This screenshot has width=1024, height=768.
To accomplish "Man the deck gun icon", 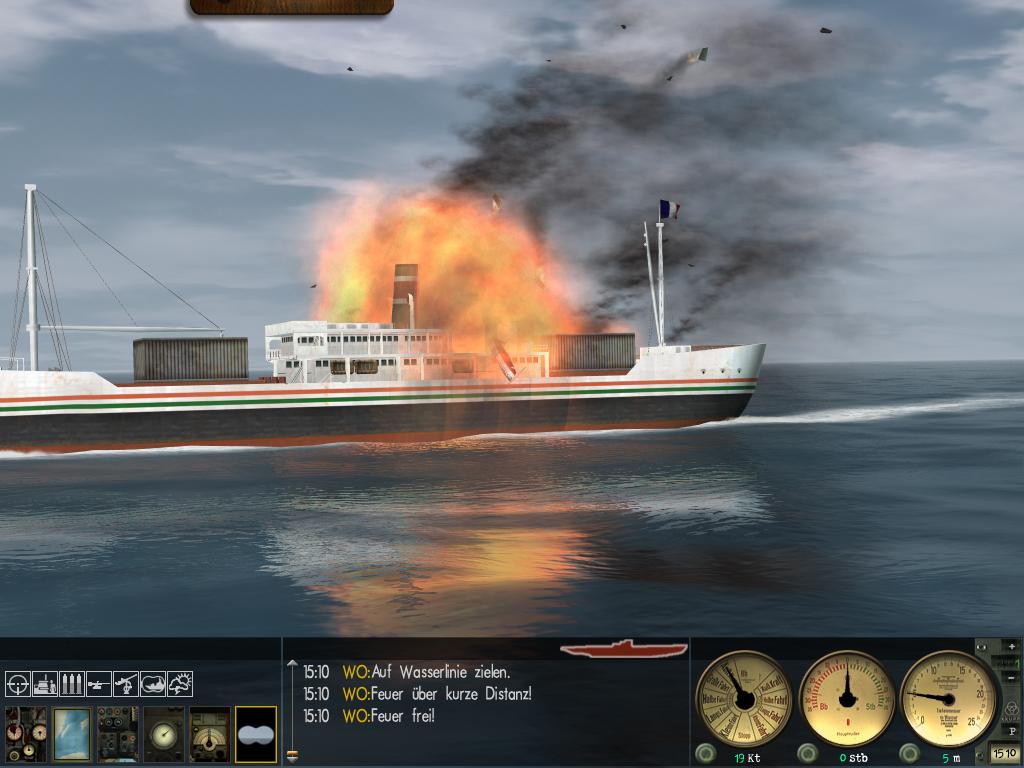I will [99, 684].
